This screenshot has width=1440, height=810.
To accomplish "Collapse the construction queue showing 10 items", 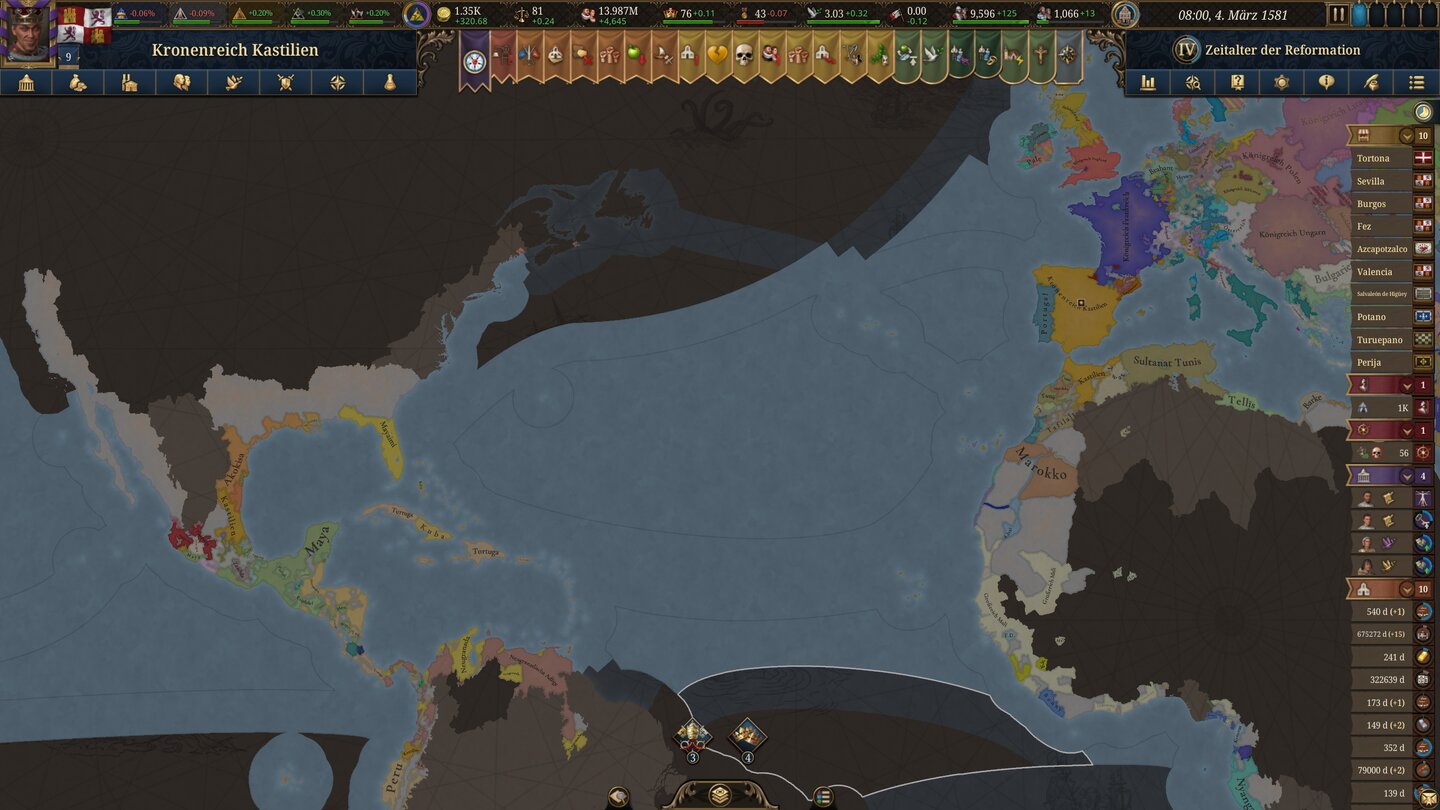I will [1406, 590].
